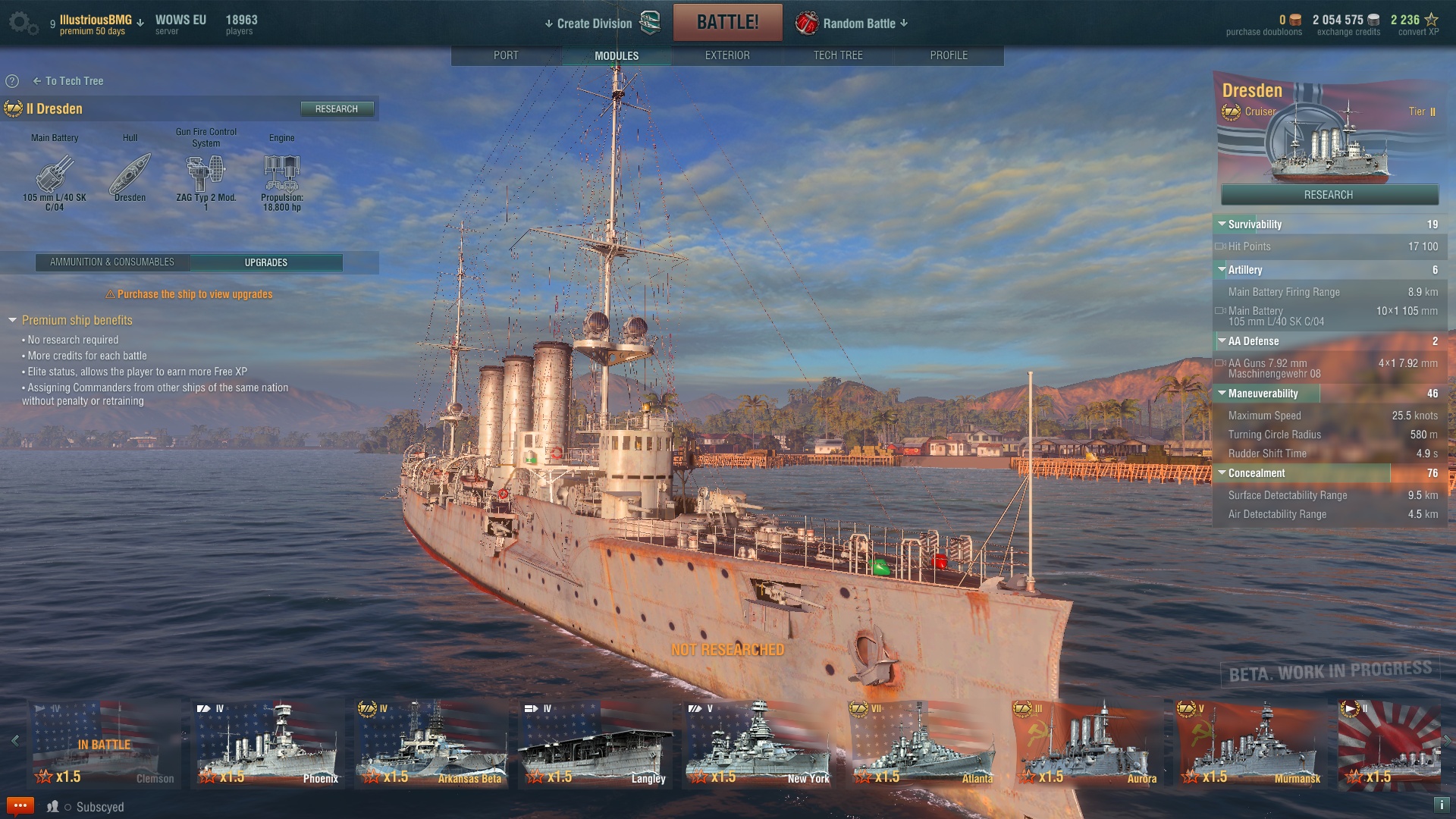Screen dimensions: 1456x819
Task: Pick the Murmansk ship from the carousel
Action: point(1250,745)
